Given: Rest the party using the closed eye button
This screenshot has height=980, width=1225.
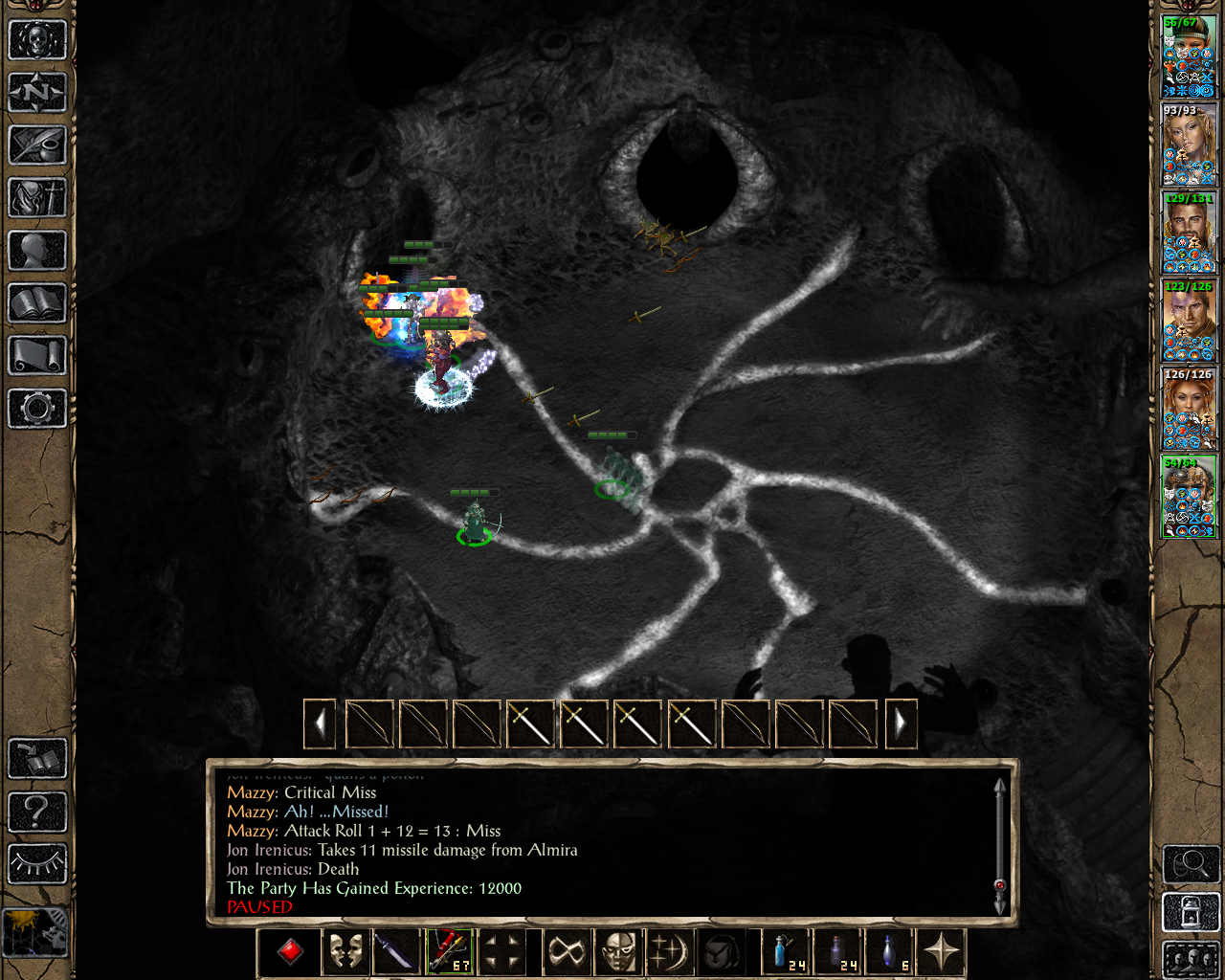Looking at the screenshot, I should 37,864.
